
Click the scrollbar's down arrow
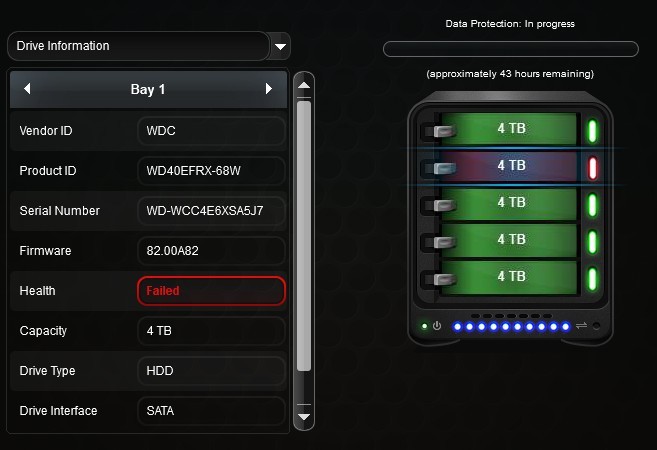305,416
